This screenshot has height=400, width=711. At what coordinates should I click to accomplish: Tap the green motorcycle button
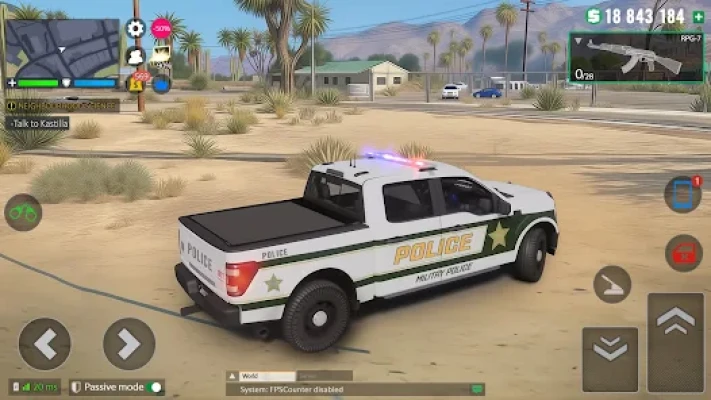(x=23, y=212)
